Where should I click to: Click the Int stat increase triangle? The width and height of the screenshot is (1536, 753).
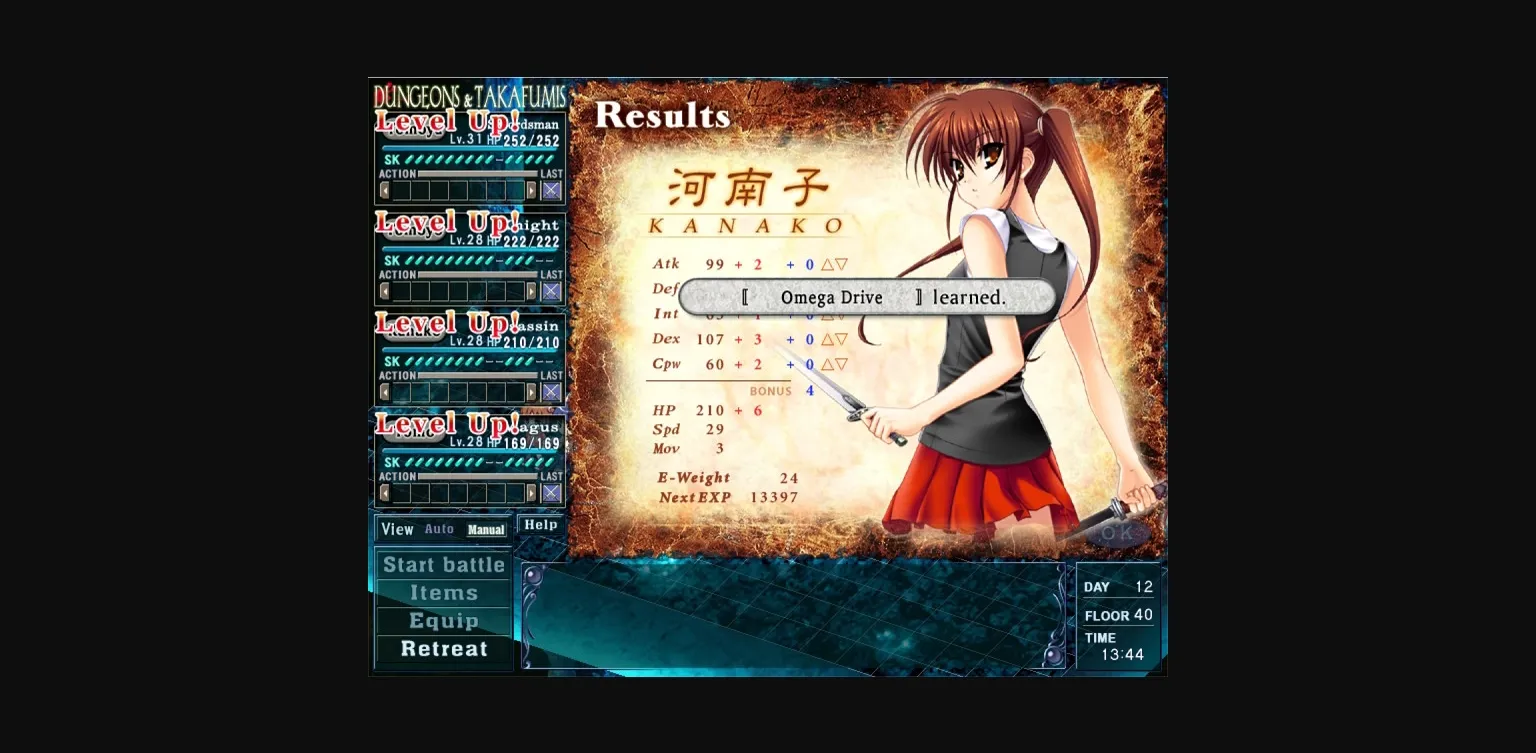[829, 314]
